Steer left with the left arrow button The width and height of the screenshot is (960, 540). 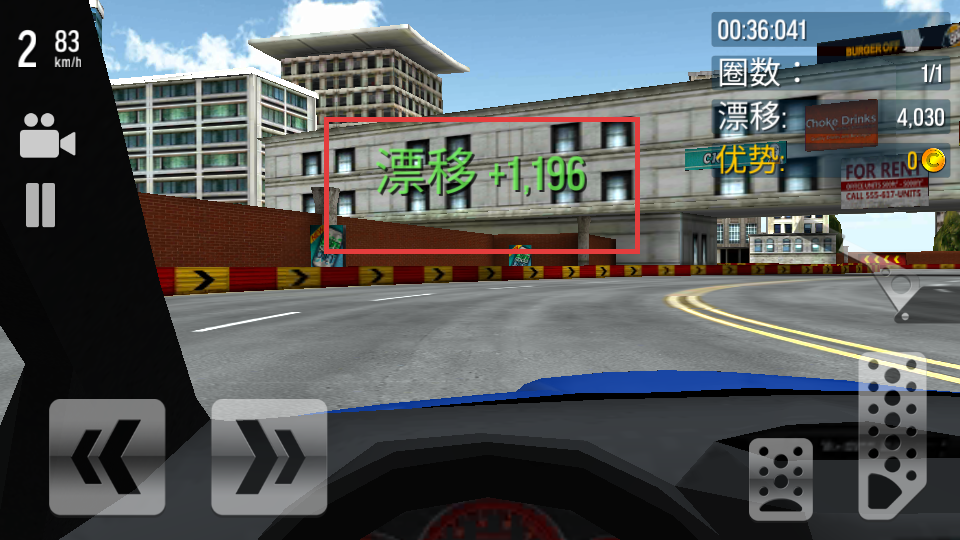tap(107, 457)
